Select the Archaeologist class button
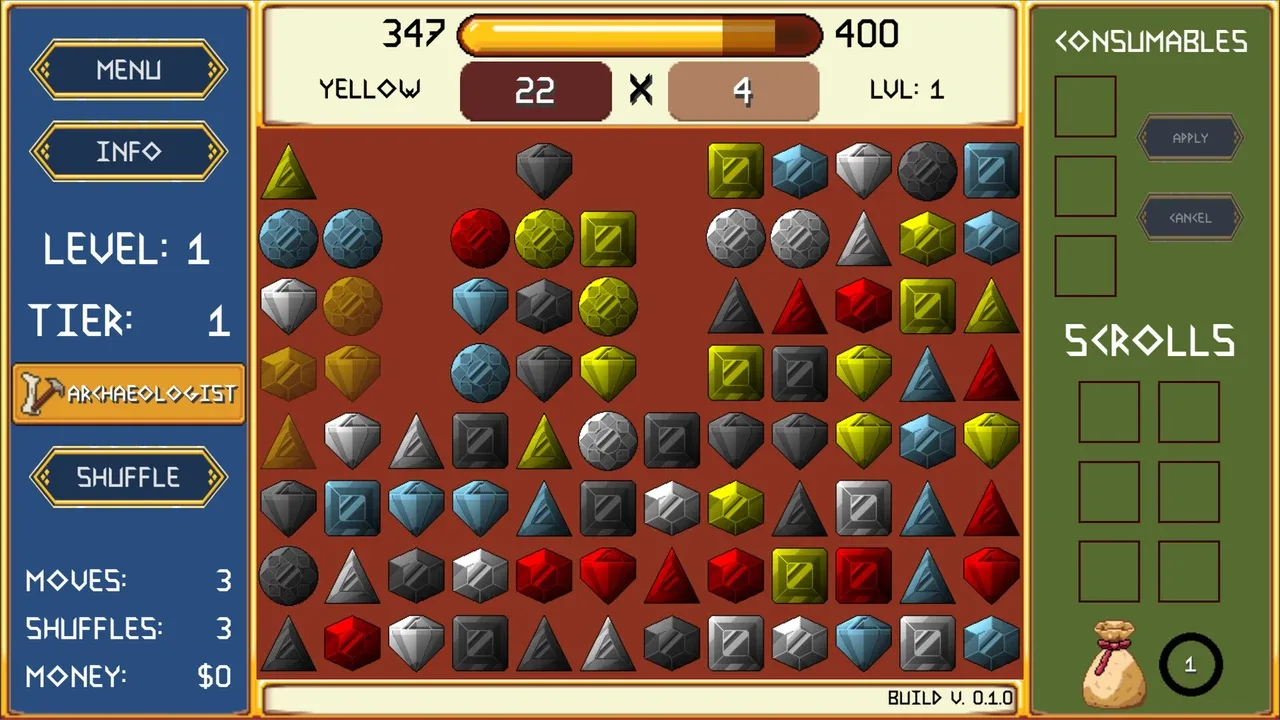 tap(129, 393)
